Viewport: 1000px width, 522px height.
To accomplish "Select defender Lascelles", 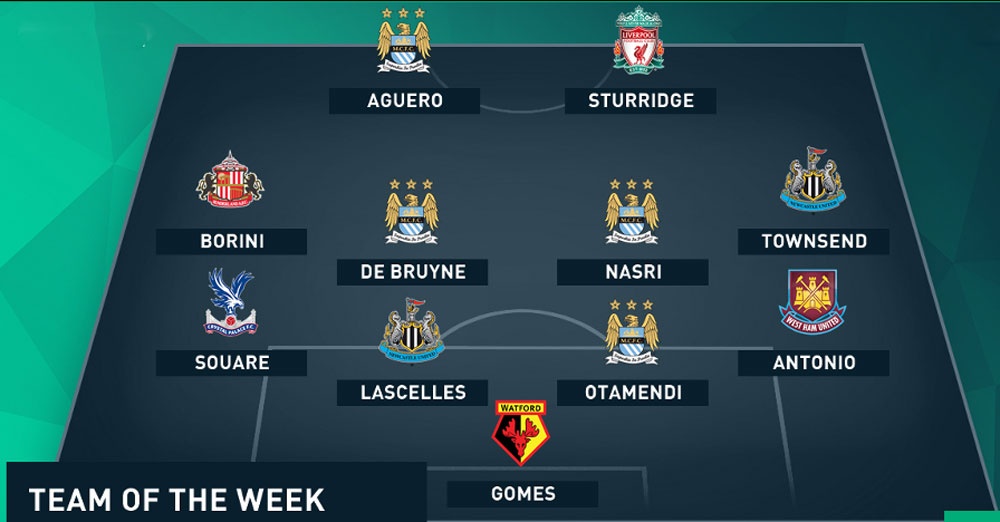I will [412, 393].
